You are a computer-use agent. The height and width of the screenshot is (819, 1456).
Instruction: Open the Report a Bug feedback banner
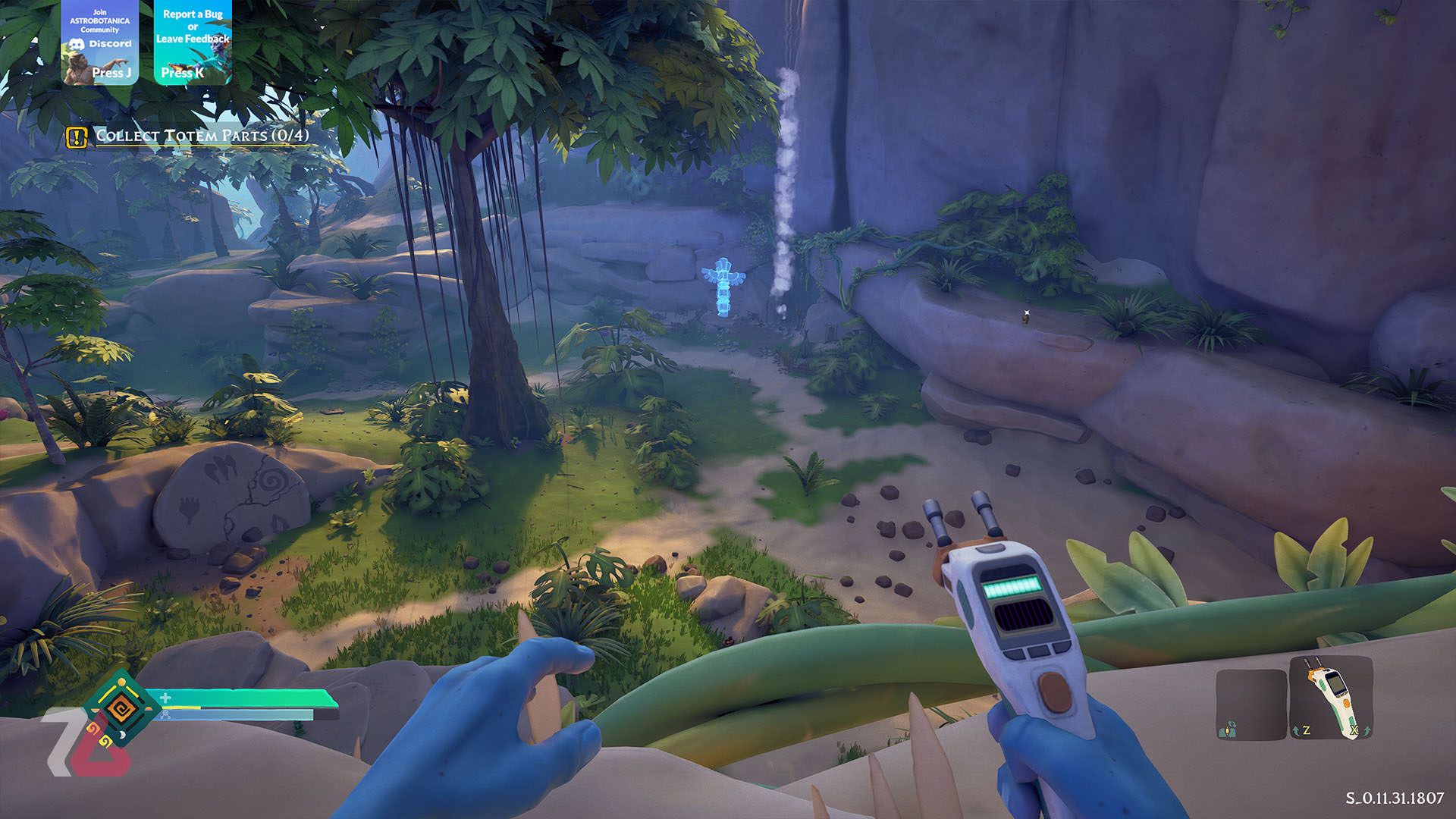point(193,42)
